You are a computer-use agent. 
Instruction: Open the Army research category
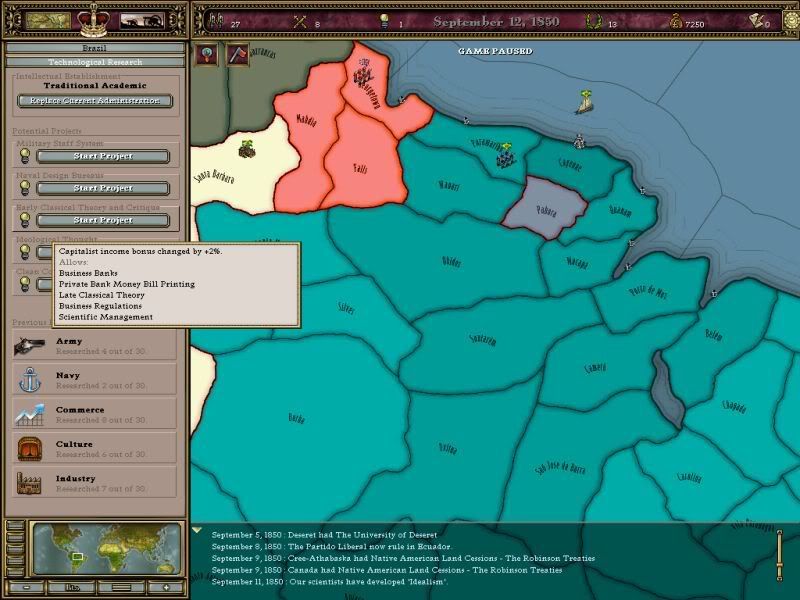[x=94, y=346]
